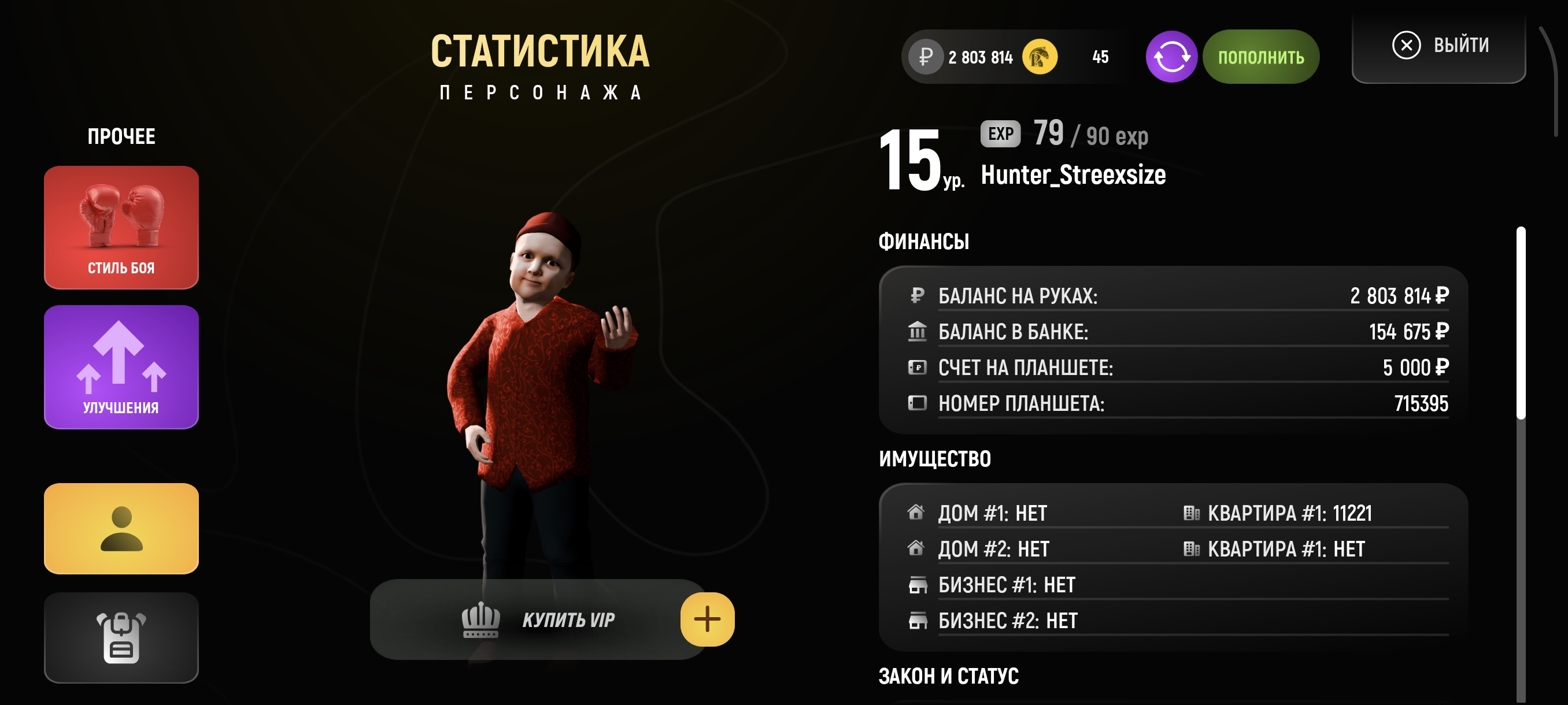Click the КУПИТЬ VIP label
The width and height of the screenshot is (1568, 705).
pyautogui.click(x=568, y=619)
